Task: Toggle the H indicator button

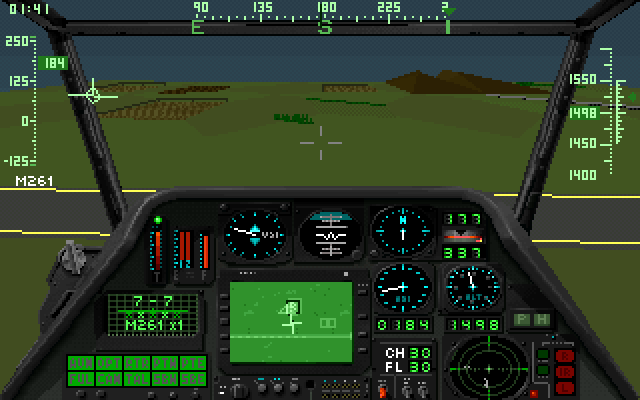Action: coord(540,319)
